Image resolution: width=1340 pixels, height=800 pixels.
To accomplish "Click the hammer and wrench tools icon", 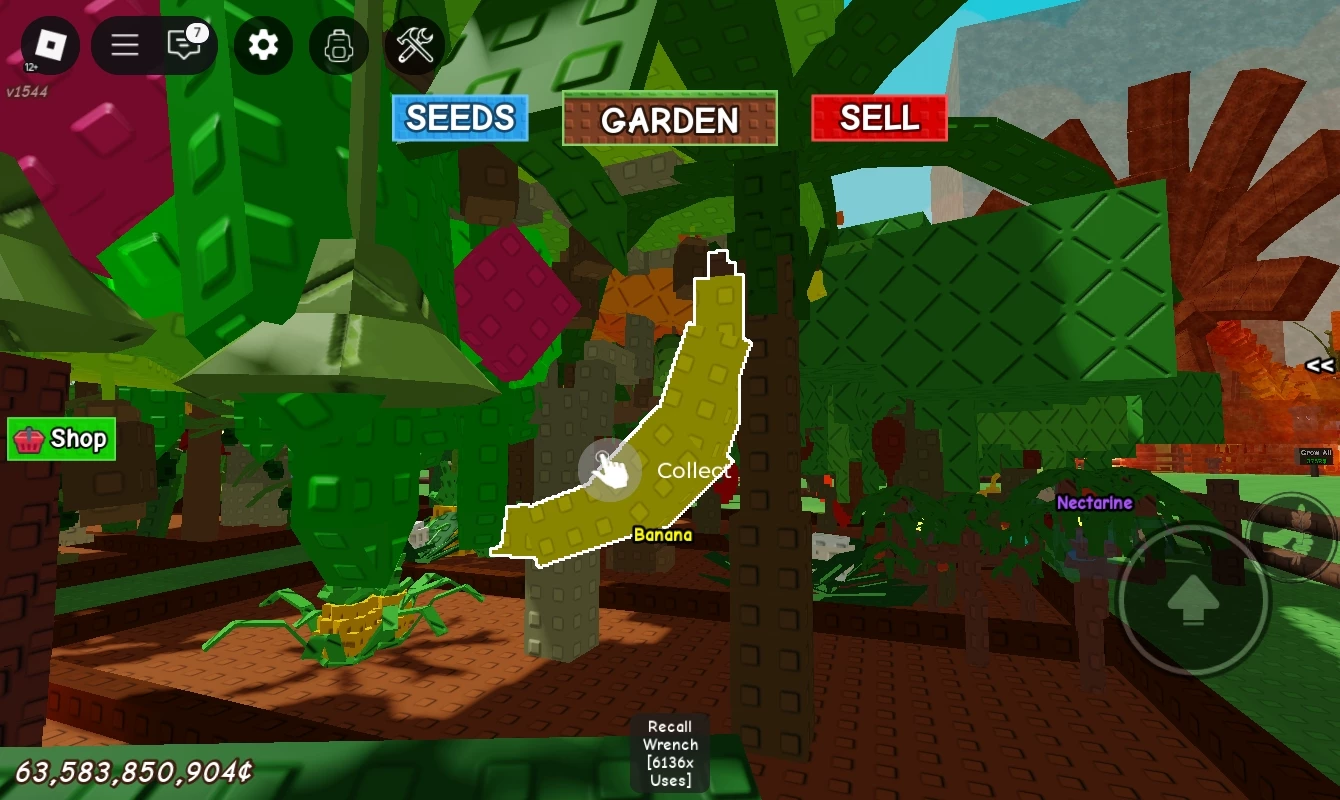I will tap(415, 45).
